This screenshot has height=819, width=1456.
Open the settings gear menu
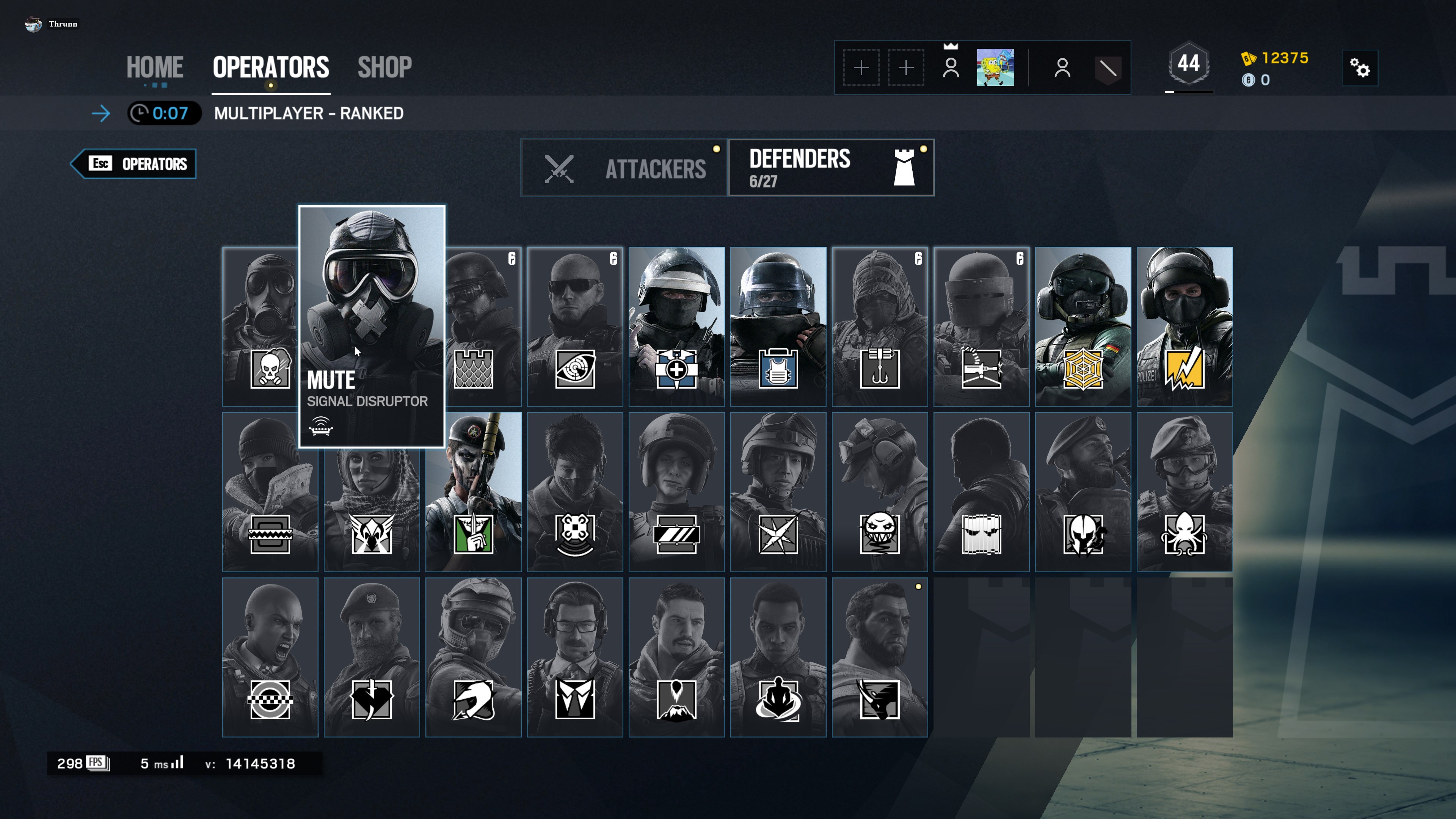pos(1359,68)
